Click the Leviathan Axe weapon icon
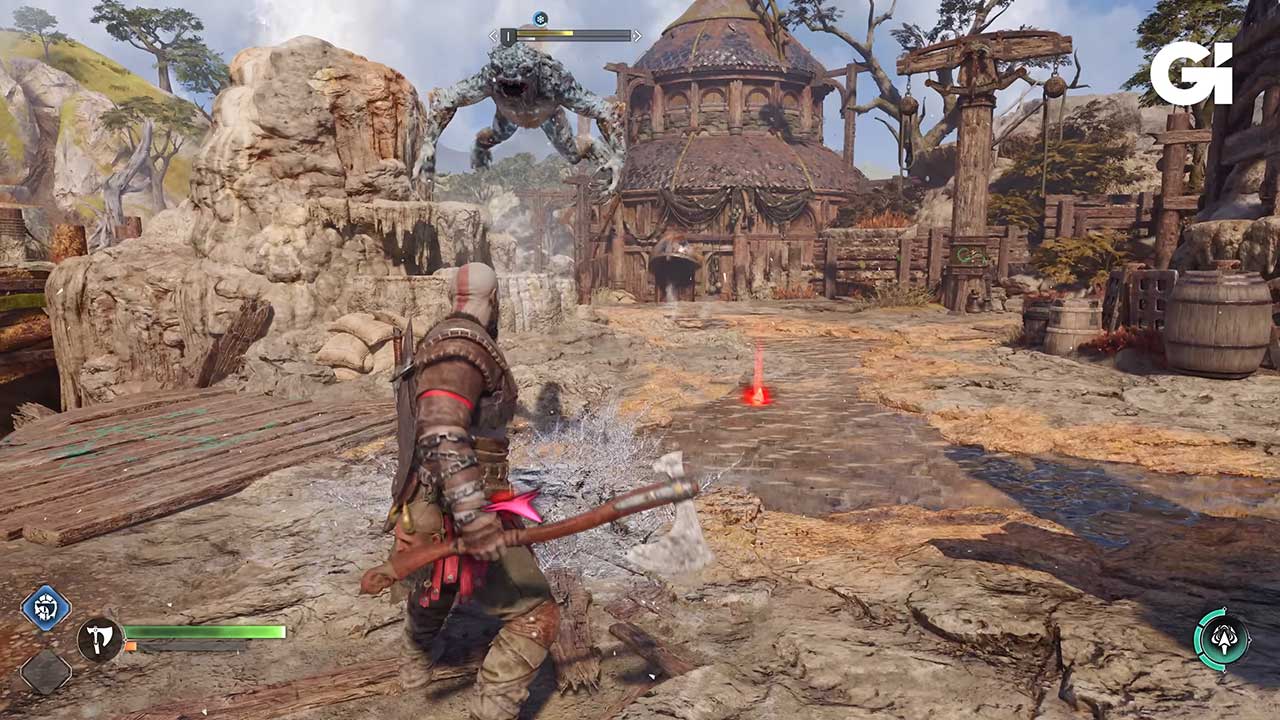 pyautogui.click(x=99, y=639)
